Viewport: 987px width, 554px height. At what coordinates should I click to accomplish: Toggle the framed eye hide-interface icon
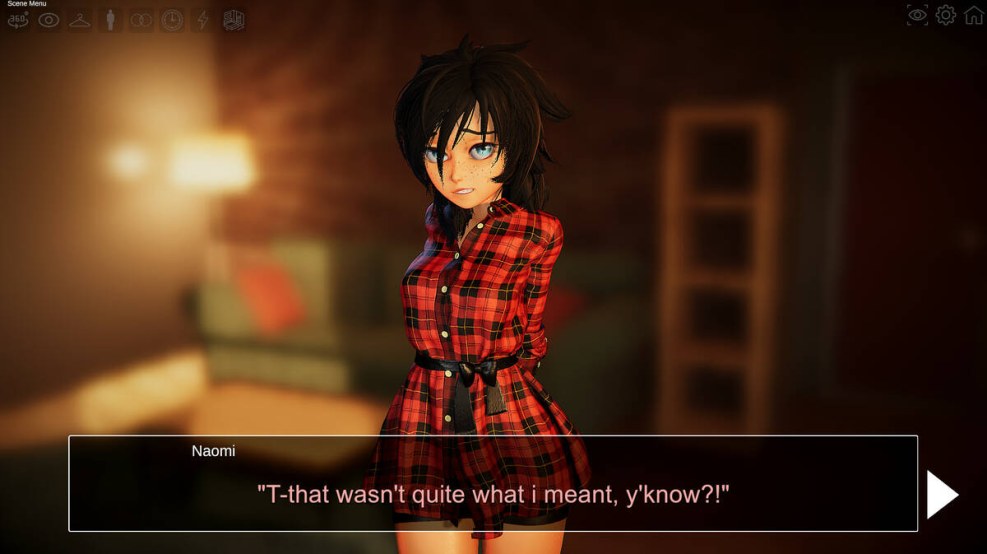coord(917,15)
